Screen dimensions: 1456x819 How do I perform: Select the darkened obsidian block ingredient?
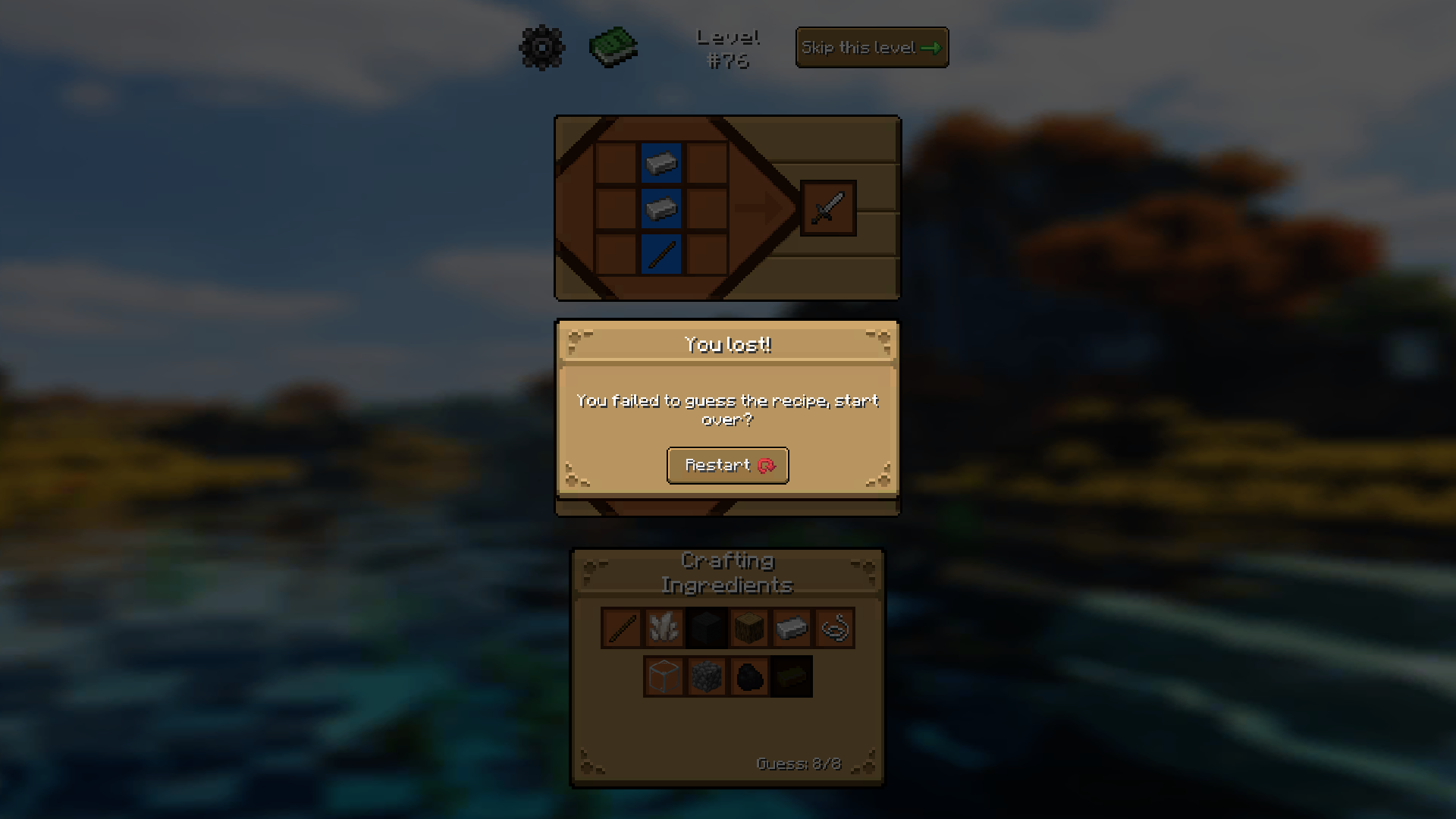pyautogui.click(x=706, y=627)
